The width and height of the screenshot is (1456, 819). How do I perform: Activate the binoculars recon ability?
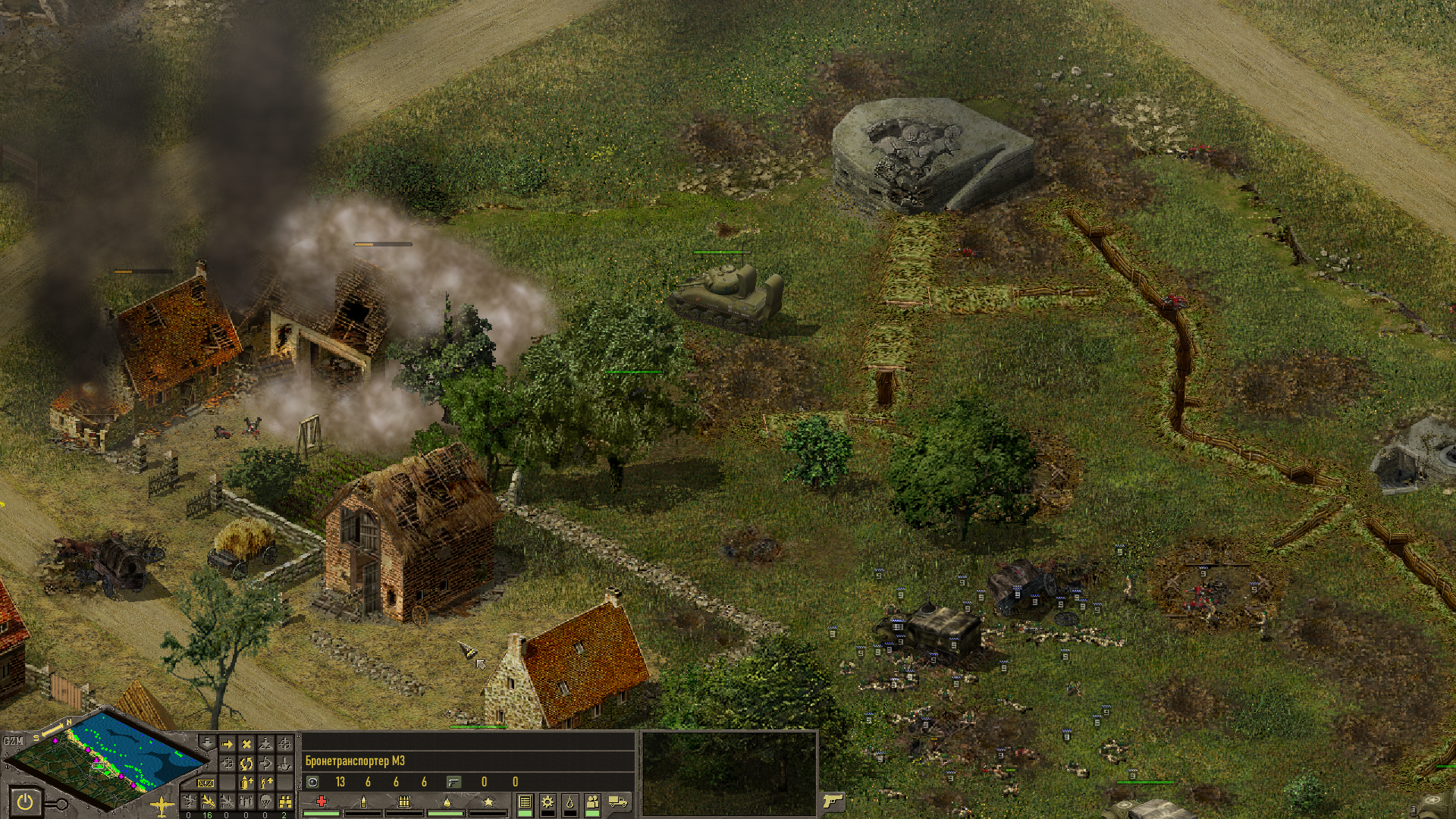(285, 802)
